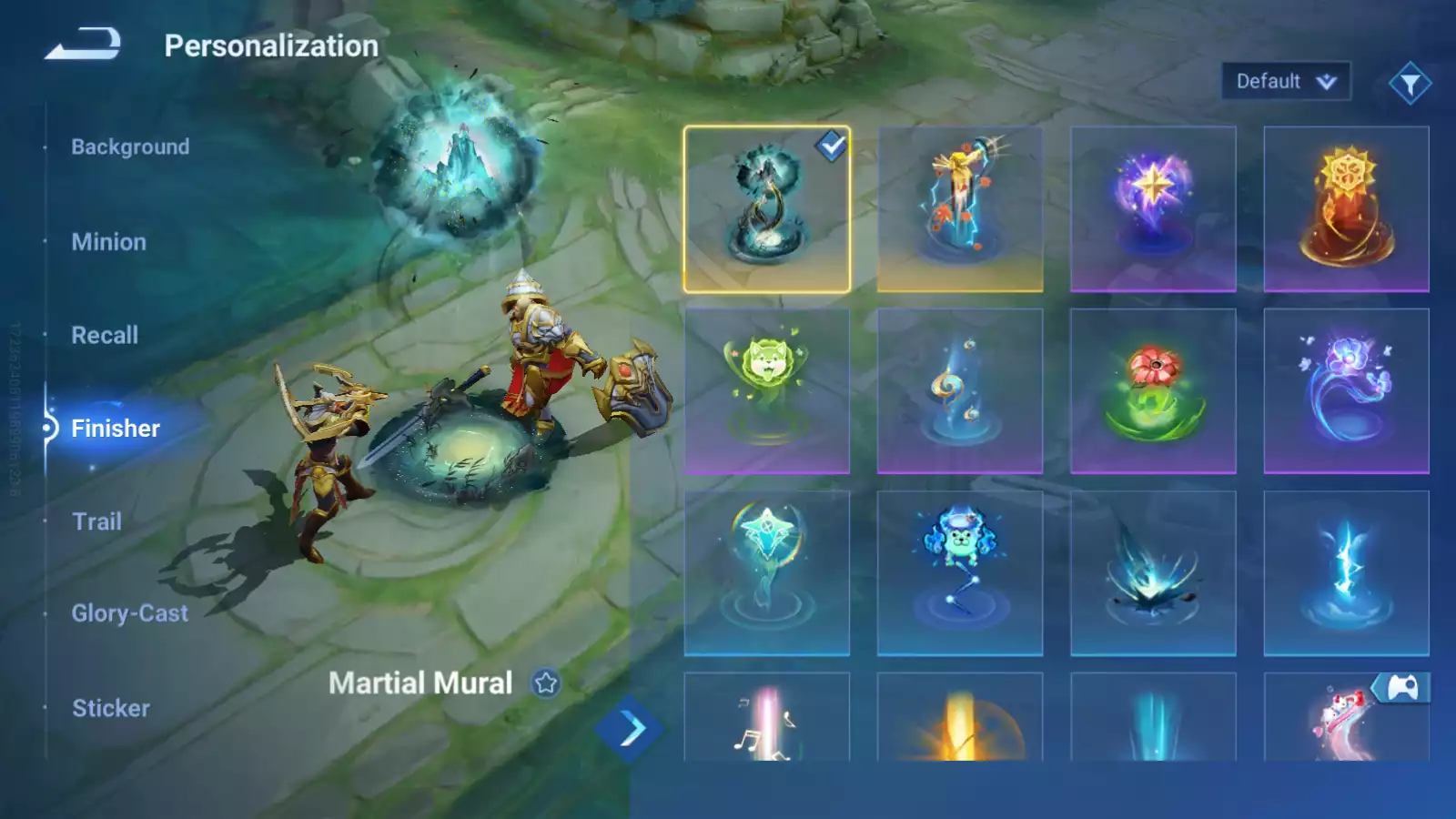
Task: Show the Sticker category
Action: [111, 708]
